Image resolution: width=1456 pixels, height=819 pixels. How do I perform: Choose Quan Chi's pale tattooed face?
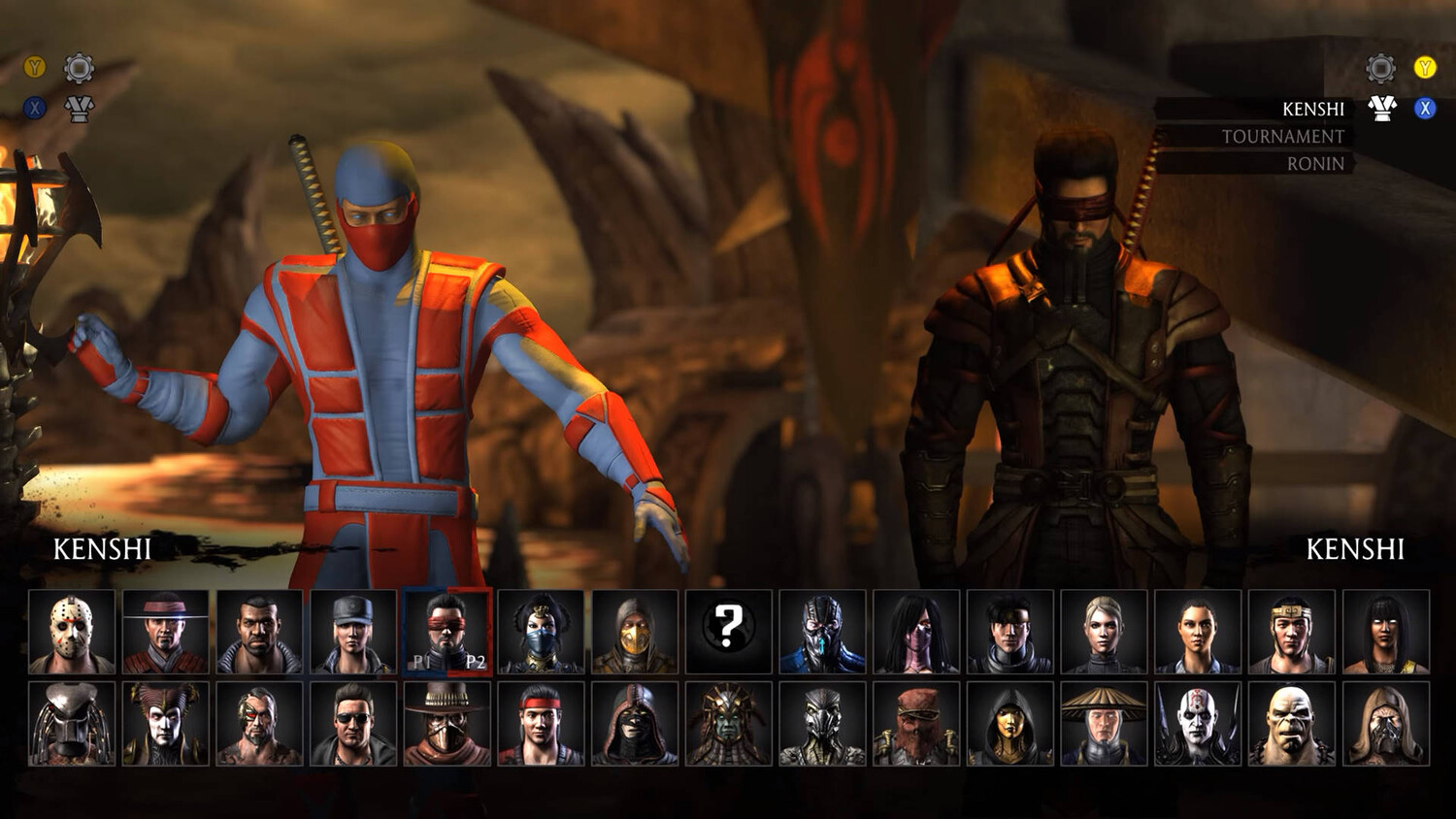tap(1198, 724)
